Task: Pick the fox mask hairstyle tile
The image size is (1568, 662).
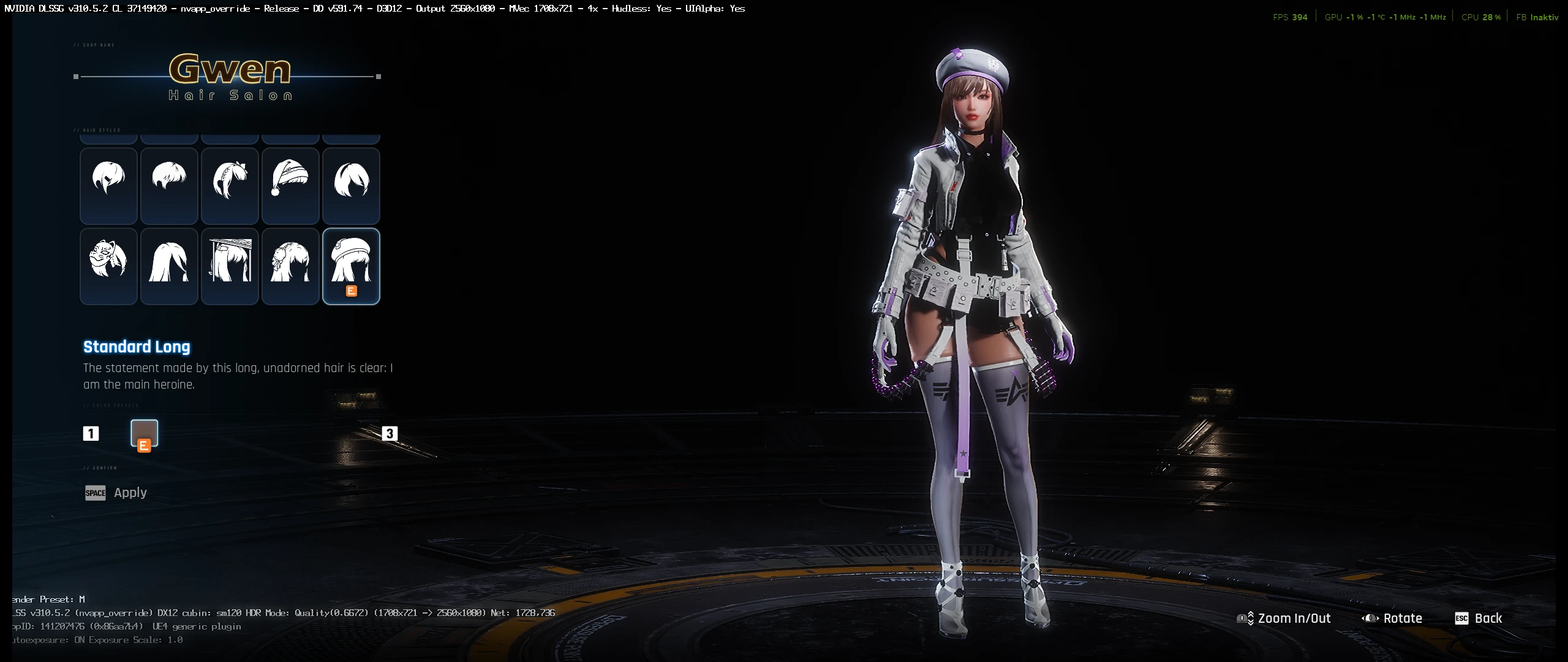Action: pos(108,266)
